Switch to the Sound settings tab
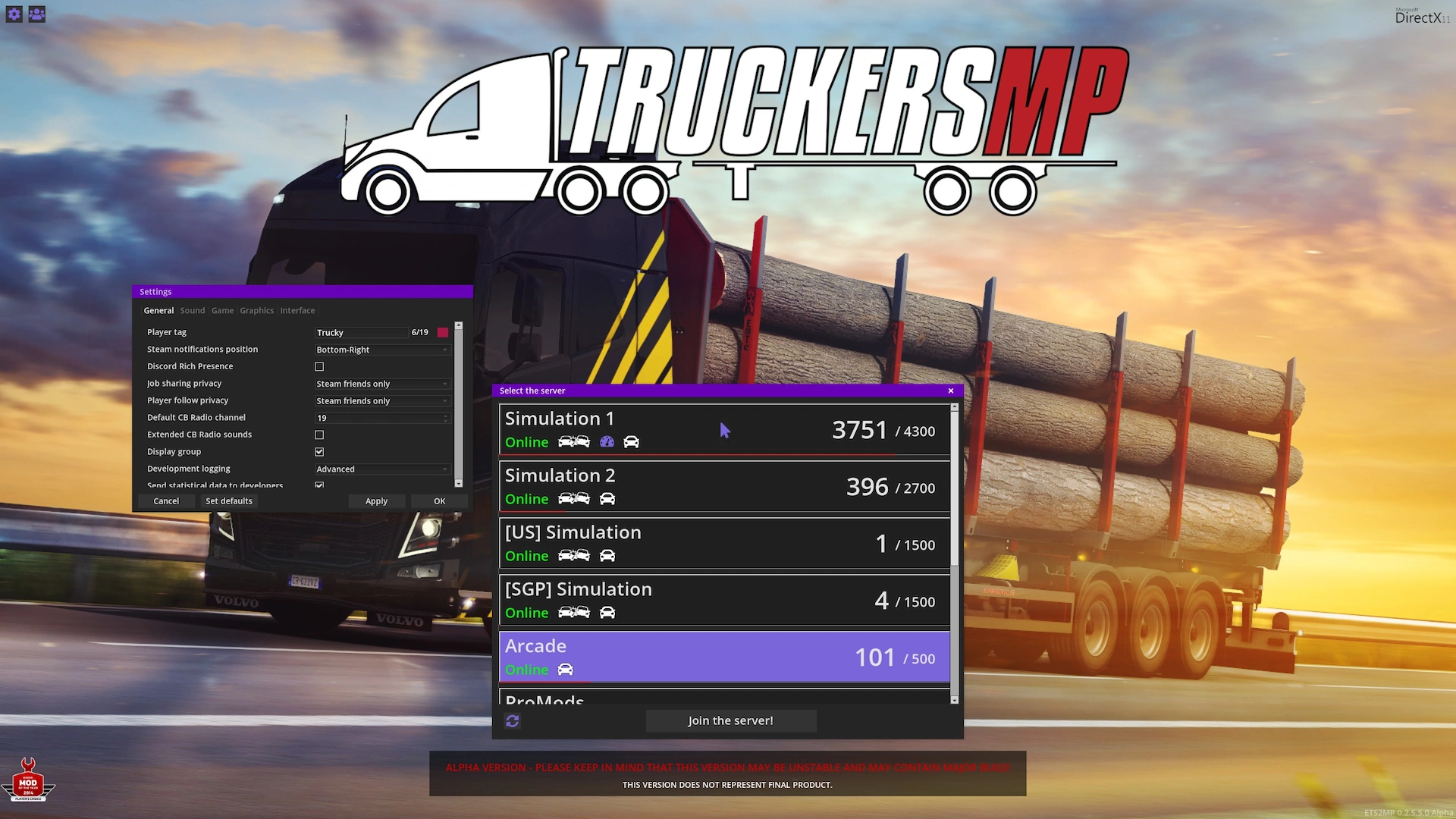The width and height of the screenshot is (1456, 819). (x=193, y=311)
